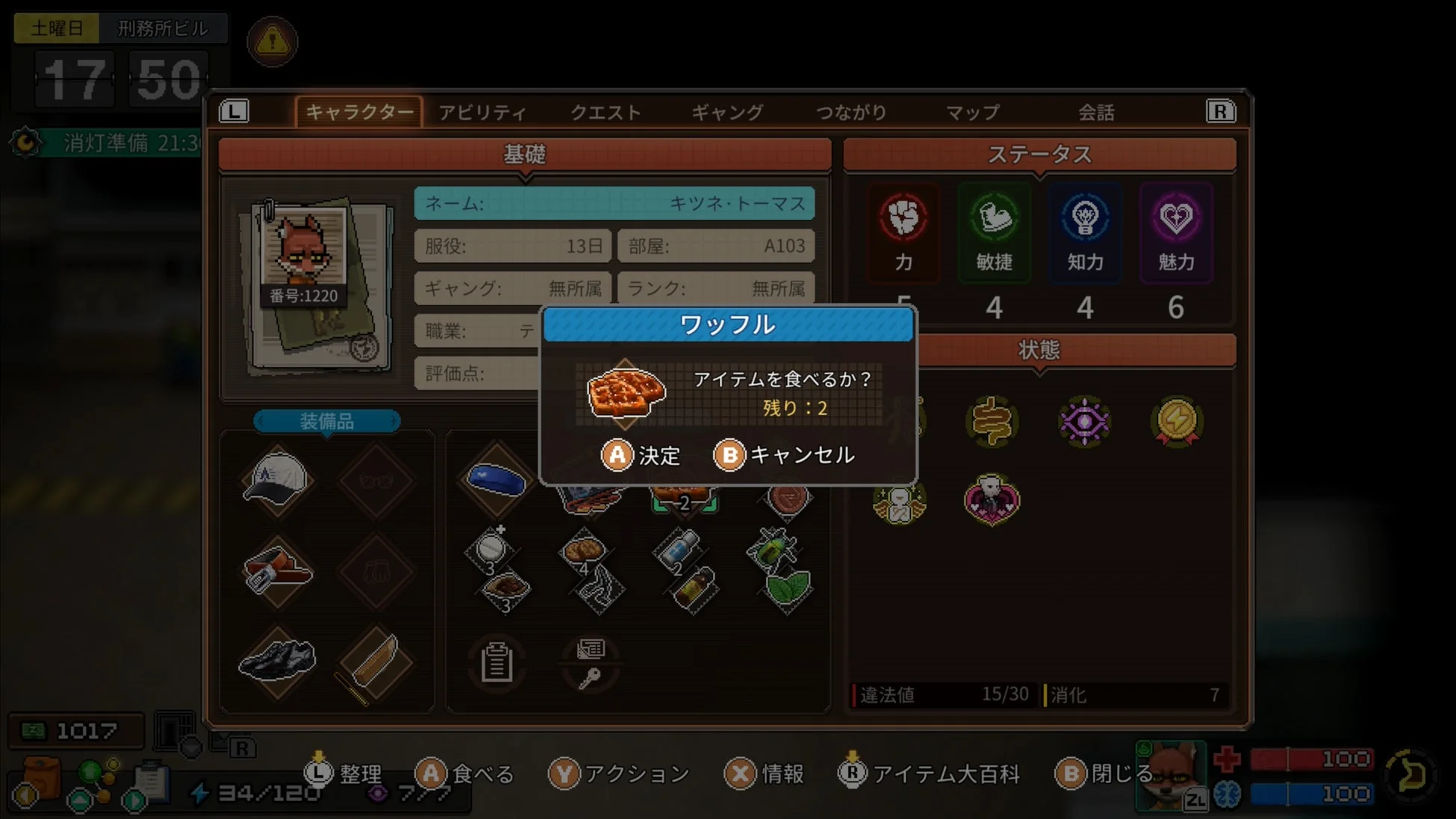The image size is (1456, 819).
Task: Click the 違法値 15/30 progress bar
Action: (x=941, y=694)
